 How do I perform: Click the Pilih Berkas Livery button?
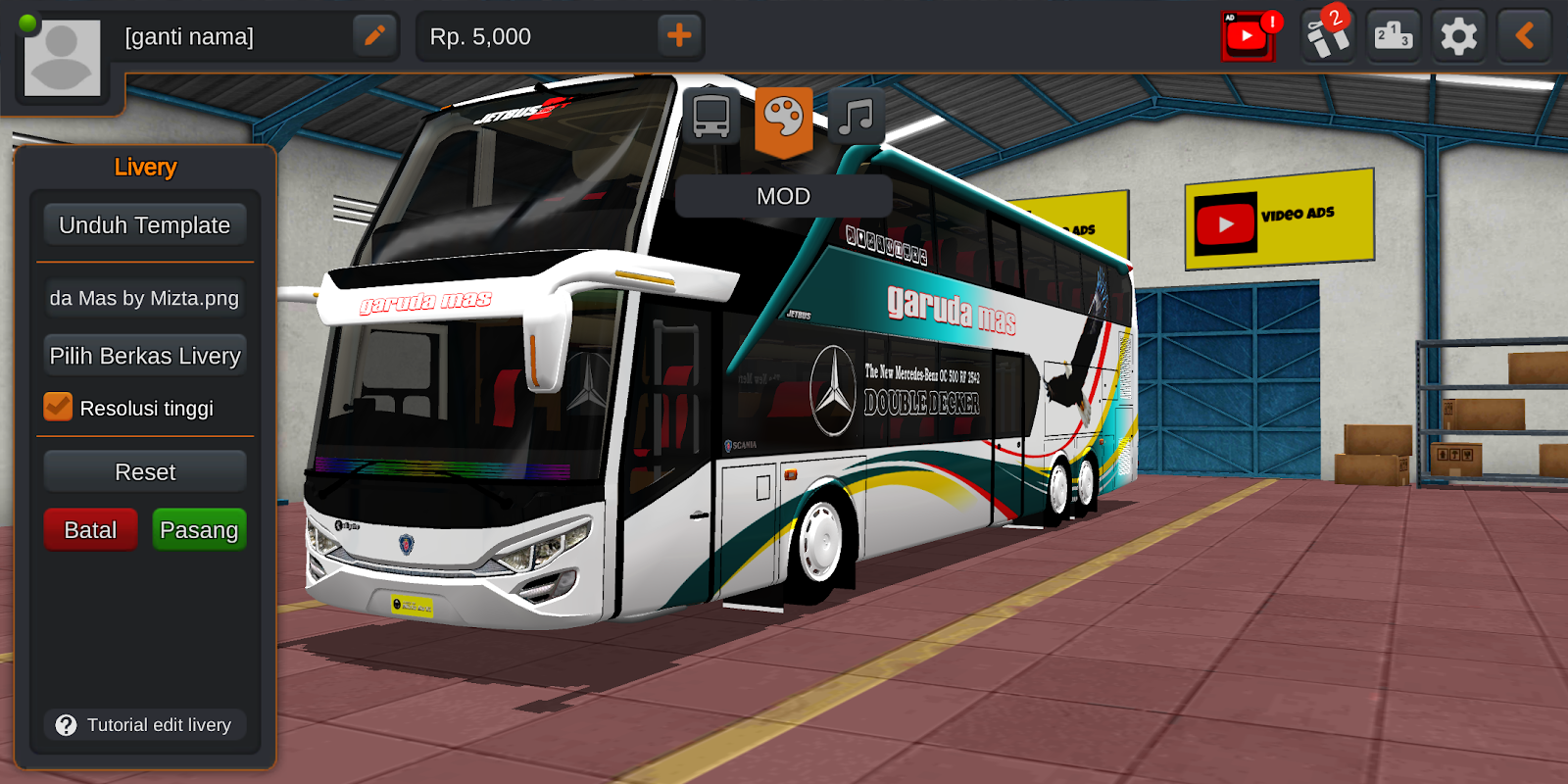click(144, 355)
